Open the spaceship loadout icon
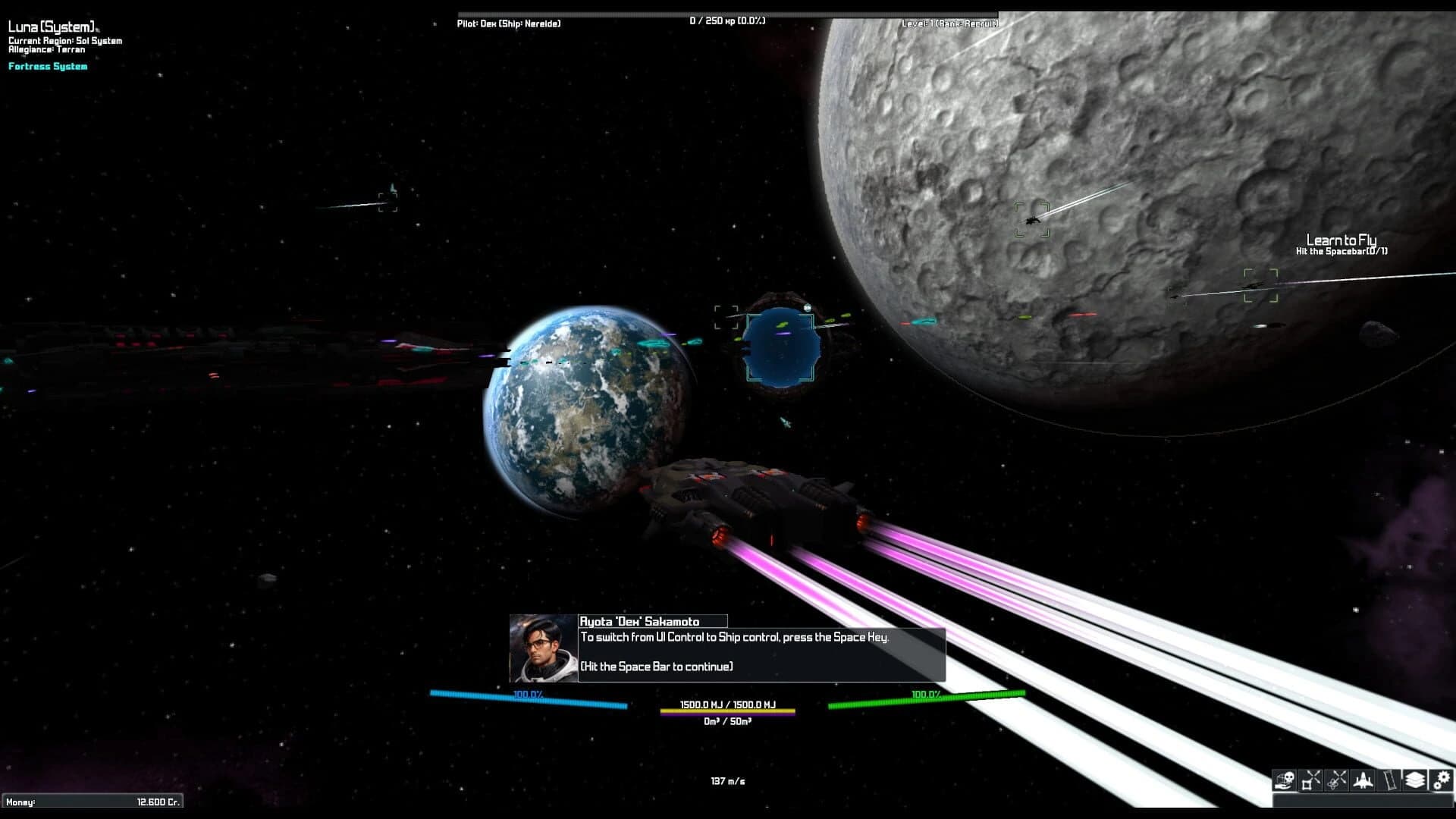 1363,780
